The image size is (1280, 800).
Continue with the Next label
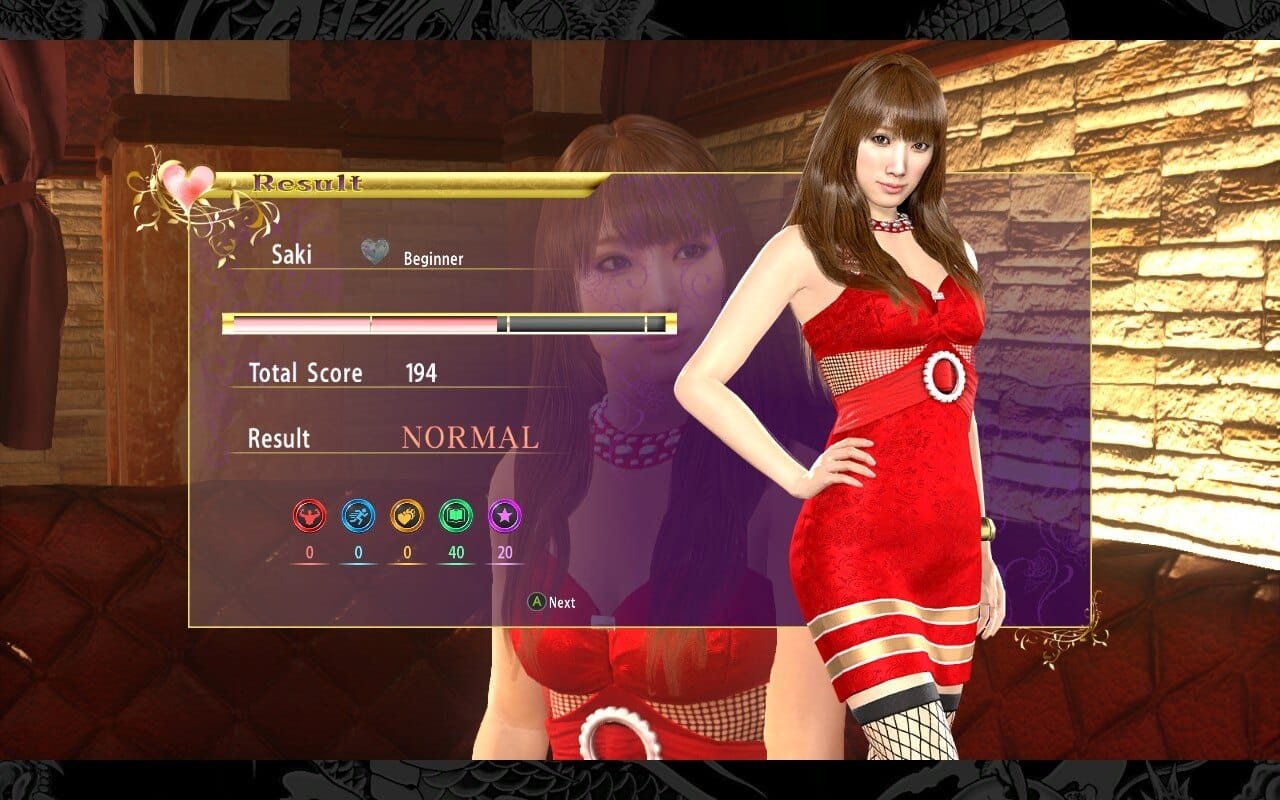click(x=561, y=602)
